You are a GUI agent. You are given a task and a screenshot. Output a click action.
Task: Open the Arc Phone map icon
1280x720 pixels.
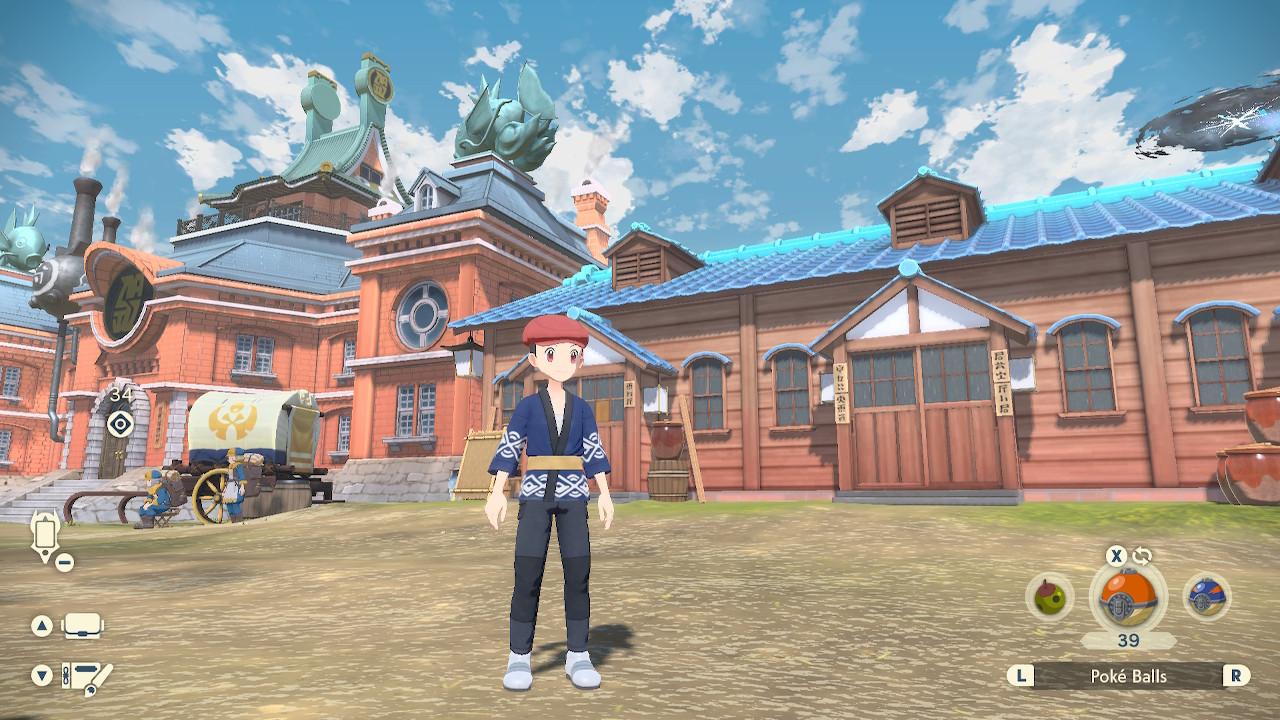(46, 535)
